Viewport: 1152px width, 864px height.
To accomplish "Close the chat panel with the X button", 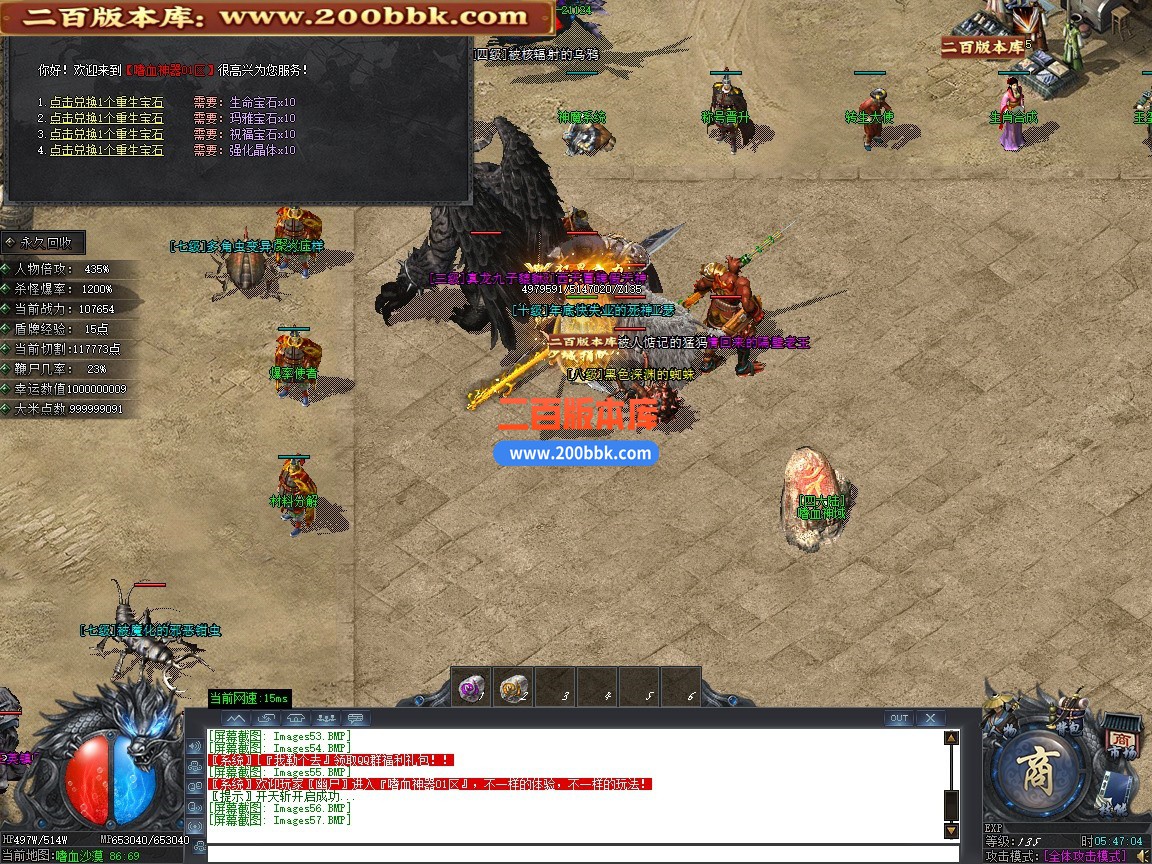I will pos(930,718).
